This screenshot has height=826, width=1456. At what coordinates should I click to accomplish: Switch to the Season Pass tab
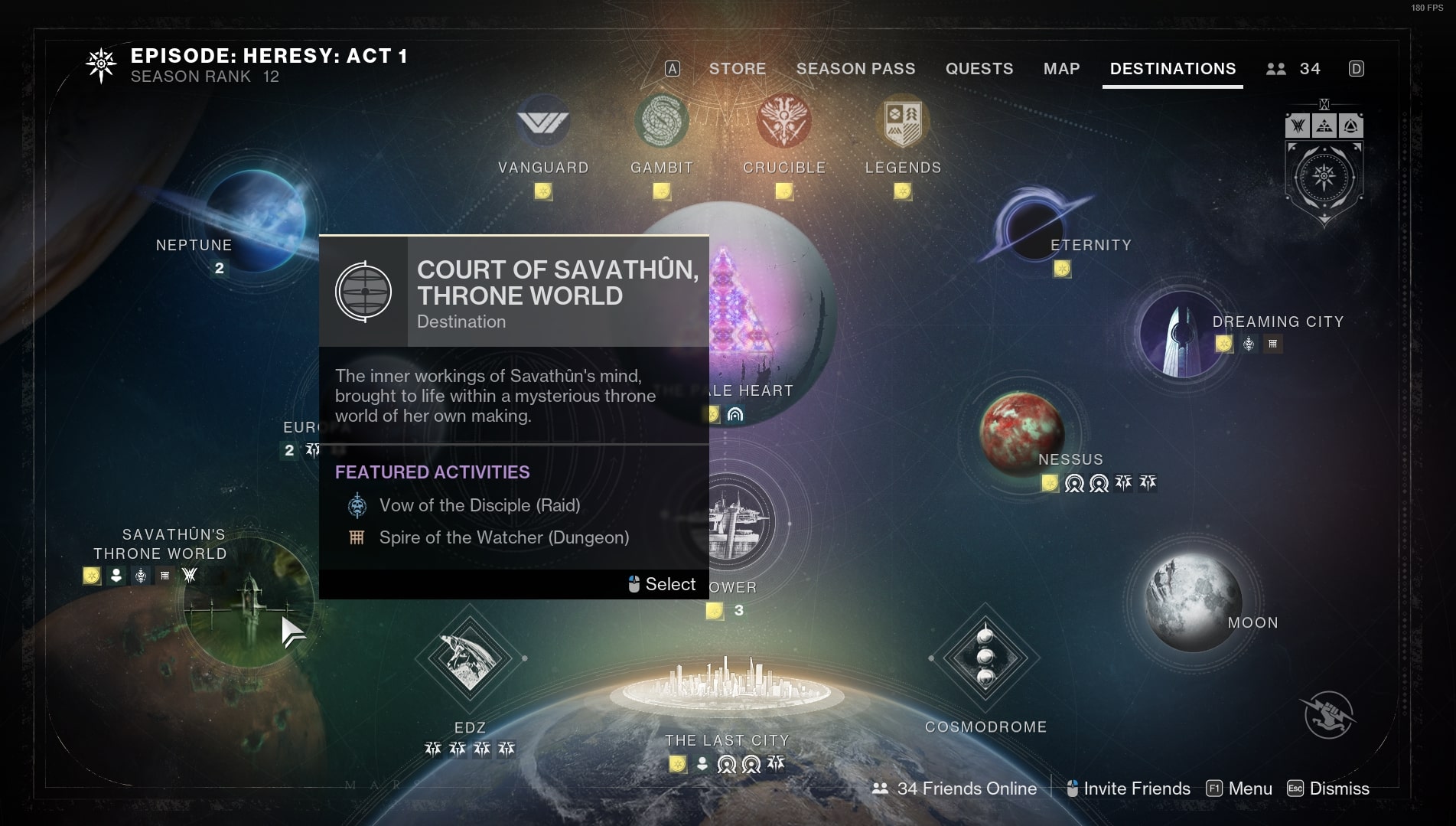855,69
